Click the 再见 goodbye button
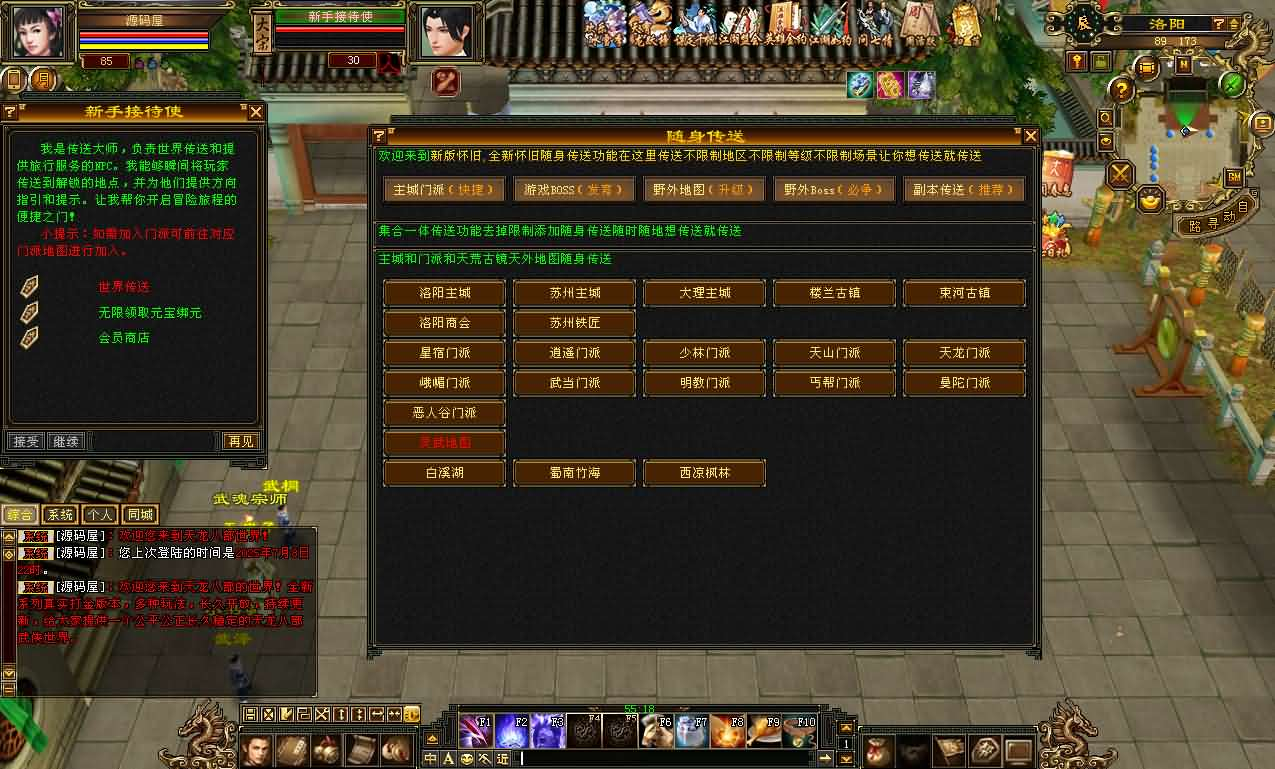This screenshot has width=1275, height=769. coord(240,441)
